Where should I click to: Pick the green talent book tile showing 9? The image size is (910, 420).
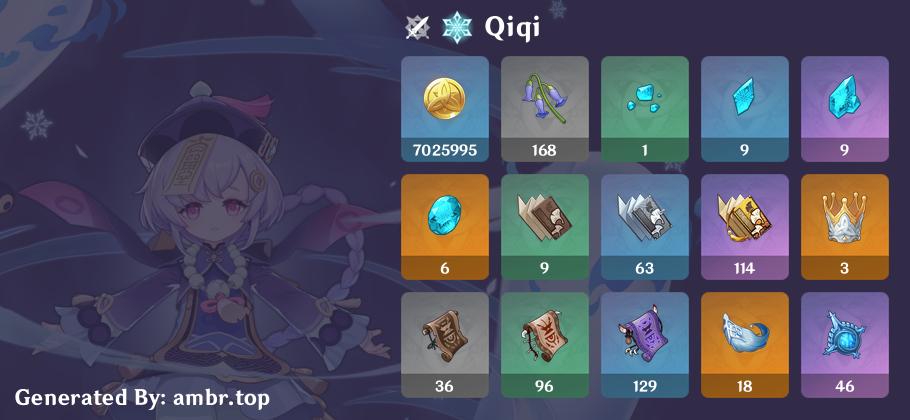pyautogui.click(x=545, y=226)
